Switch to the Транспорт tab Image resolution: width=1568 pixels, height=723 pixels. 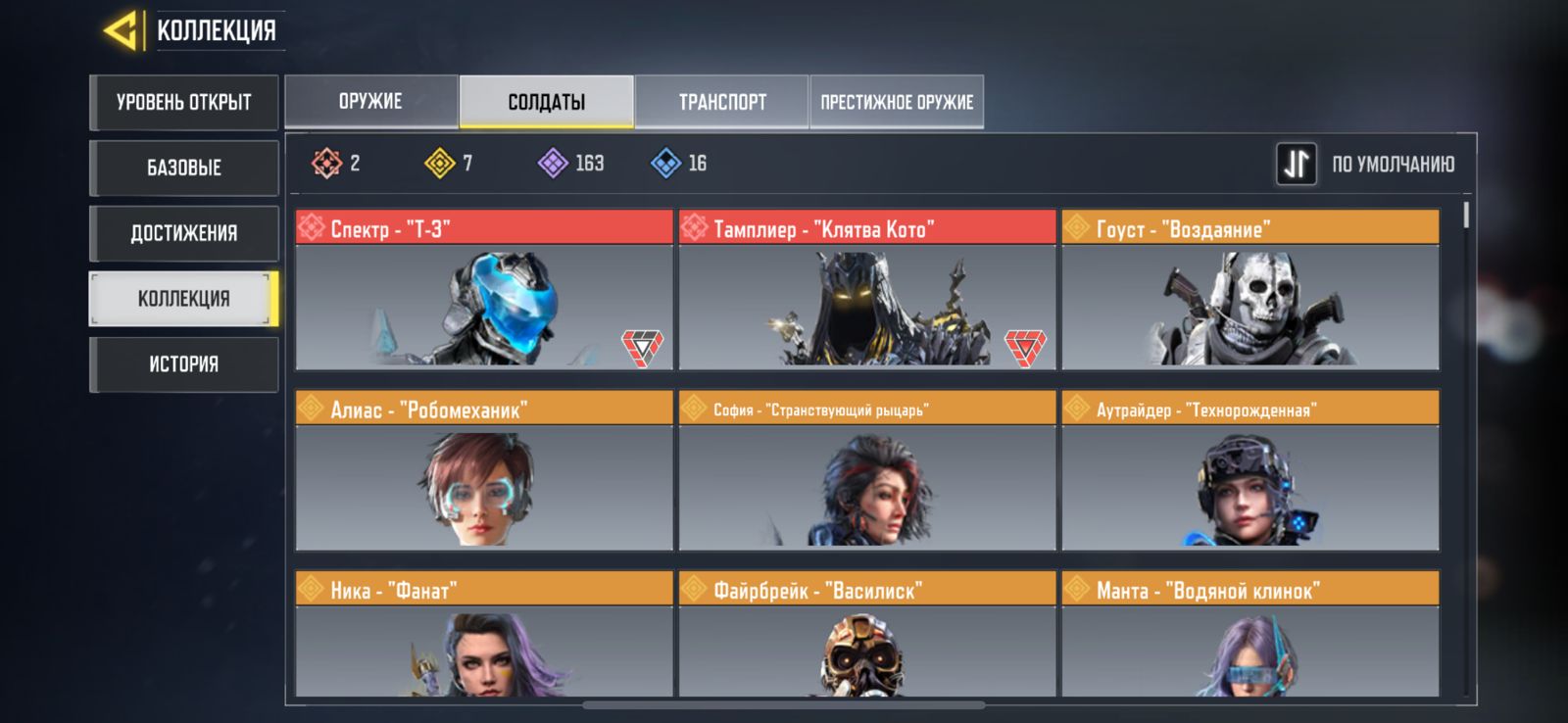[x=722, y=102]
